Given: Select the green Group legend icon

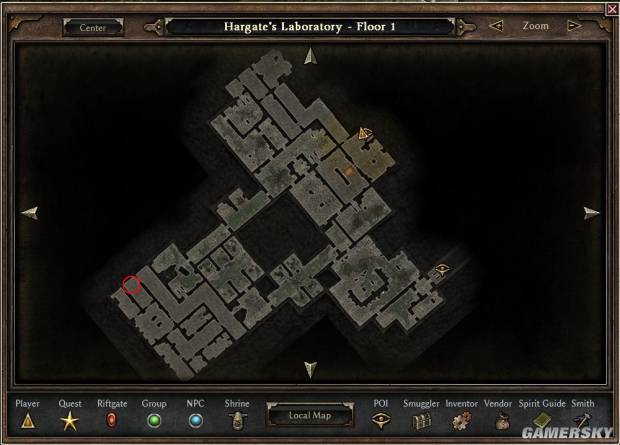Looking at the screenshot, I should (x=154, y=421).
